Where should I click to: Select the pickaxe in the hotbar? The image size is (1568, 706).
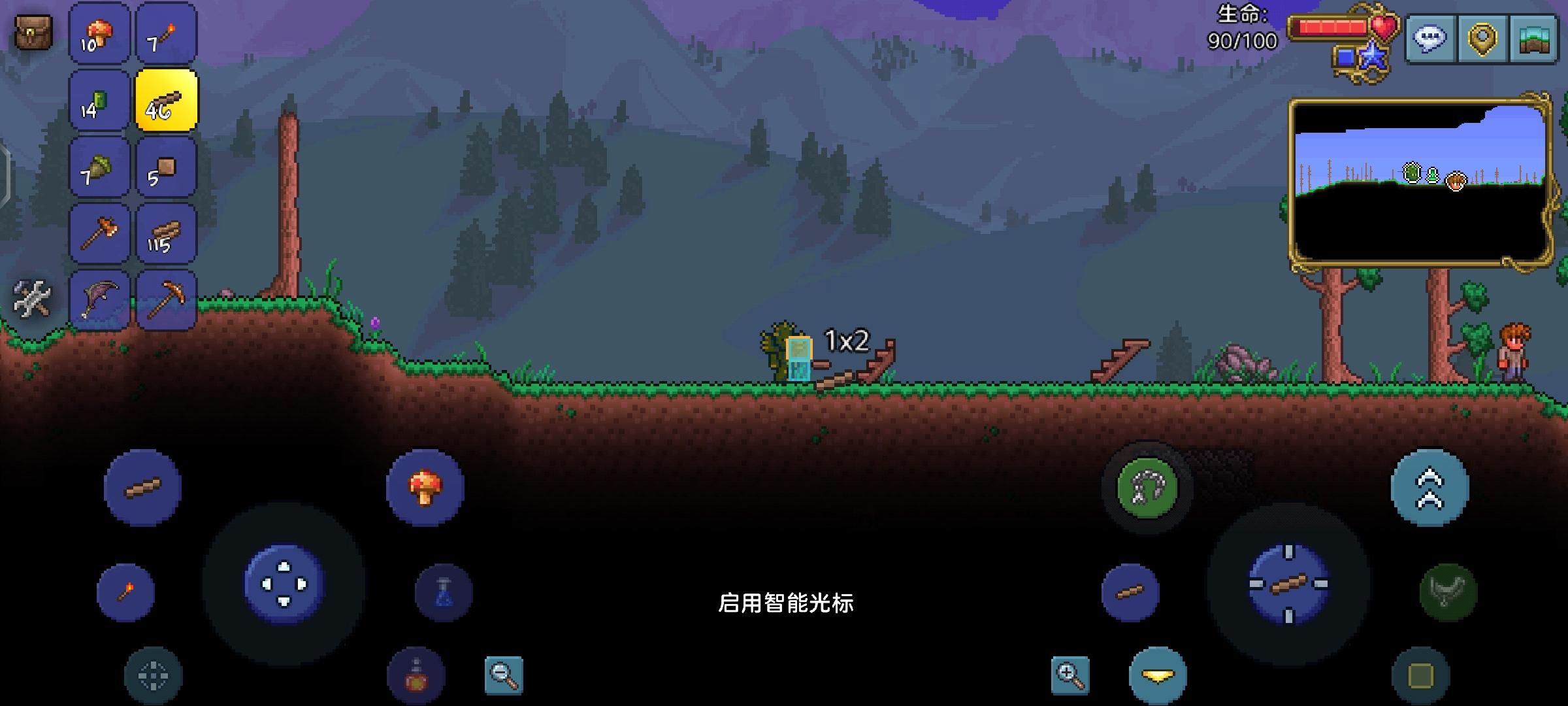tap(167, 300)
